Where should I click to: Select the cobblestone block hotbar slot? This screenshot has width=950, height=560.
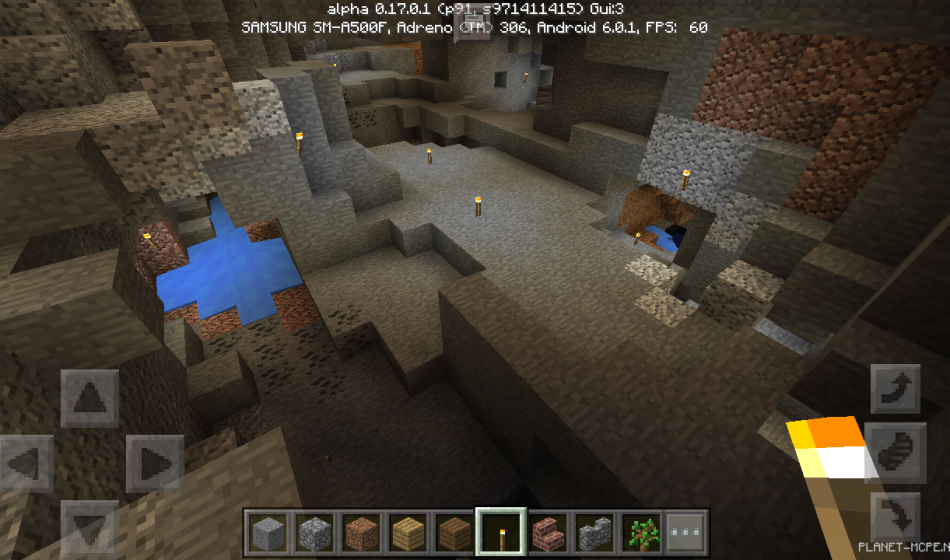pyautogui.click(x=312, y=530)
